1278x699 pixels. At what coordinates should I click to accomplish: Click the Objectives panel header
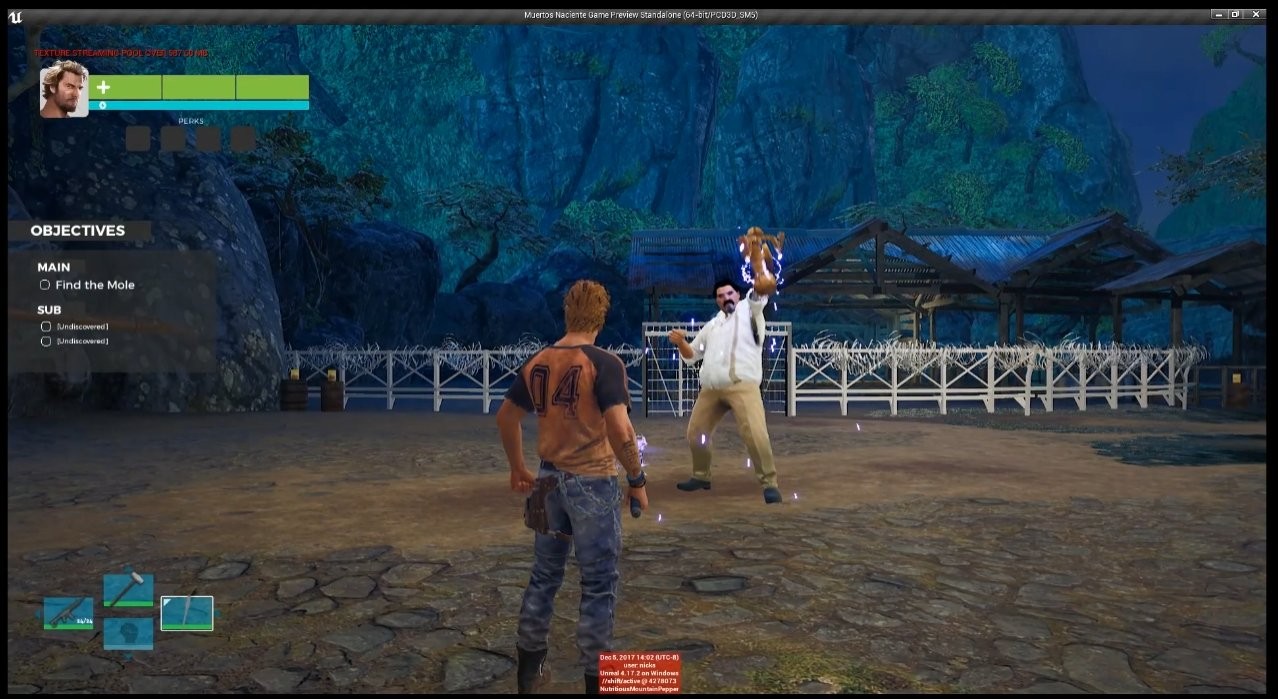pyautogui.click(x=78, y=231)
